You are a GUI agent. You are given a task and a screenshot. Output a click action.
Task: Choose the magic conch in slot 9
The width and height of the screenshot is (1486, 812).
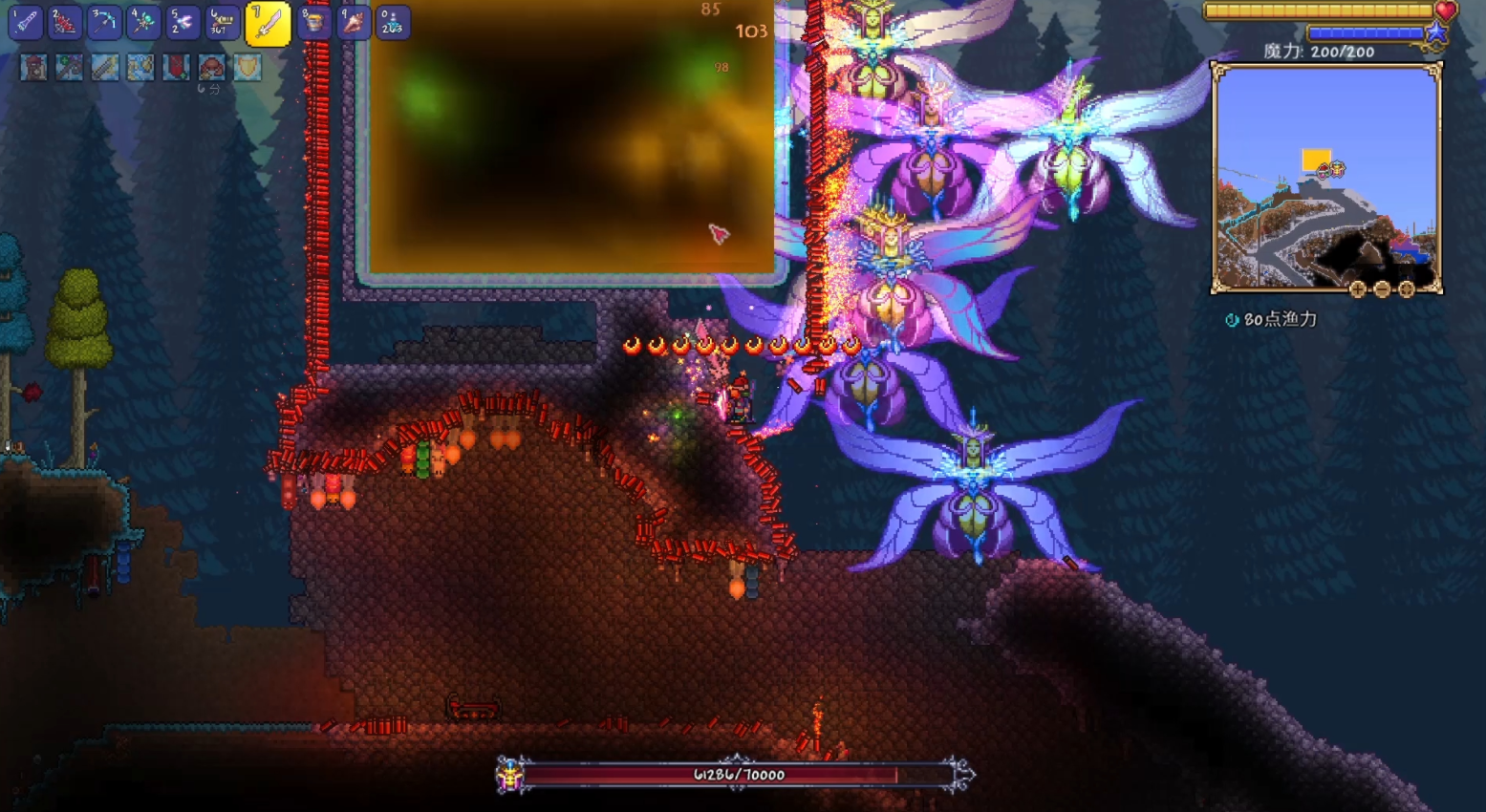pos(354,23)
